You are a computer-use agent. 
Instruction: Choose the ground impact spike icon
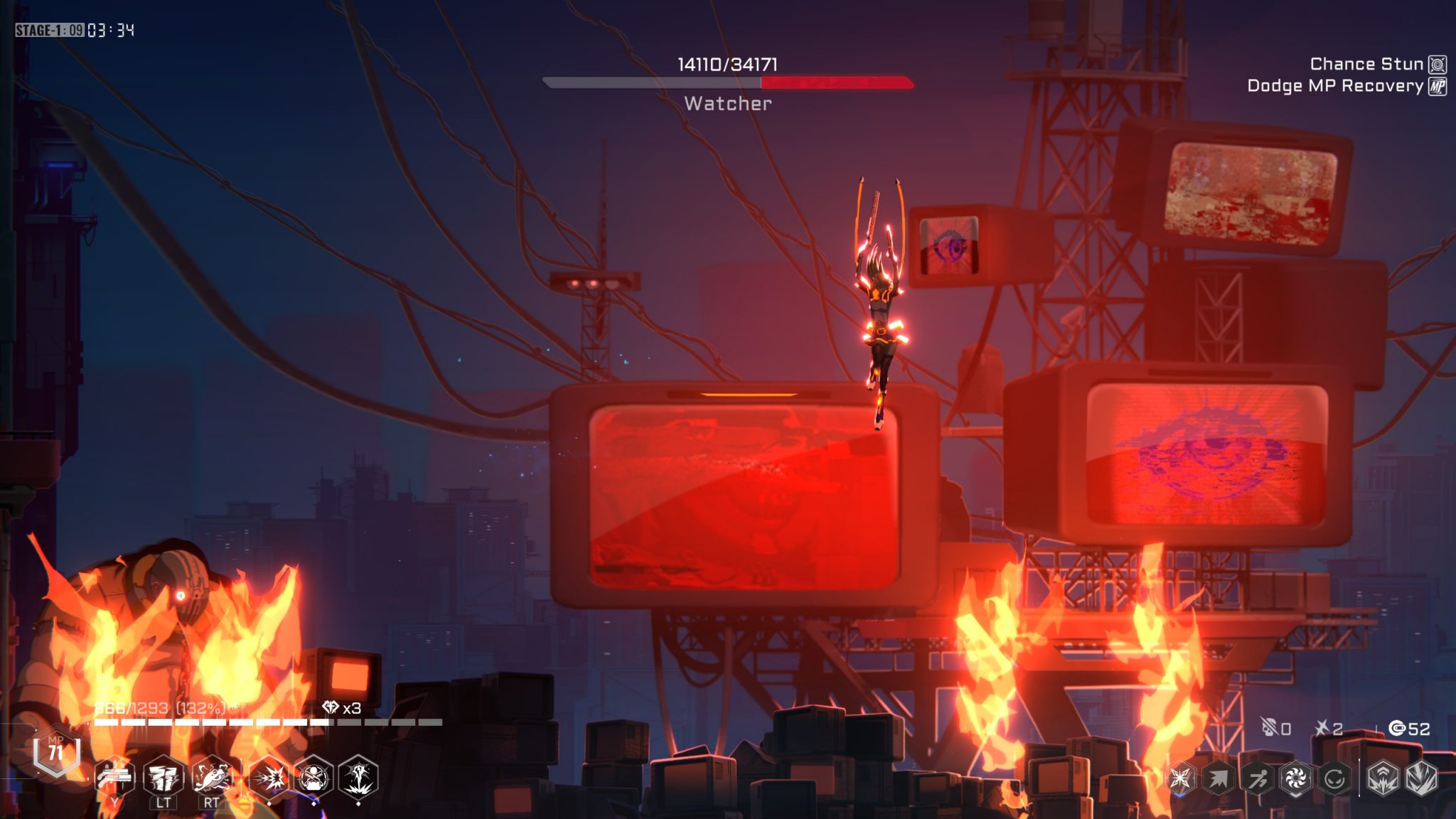(358, 778)
